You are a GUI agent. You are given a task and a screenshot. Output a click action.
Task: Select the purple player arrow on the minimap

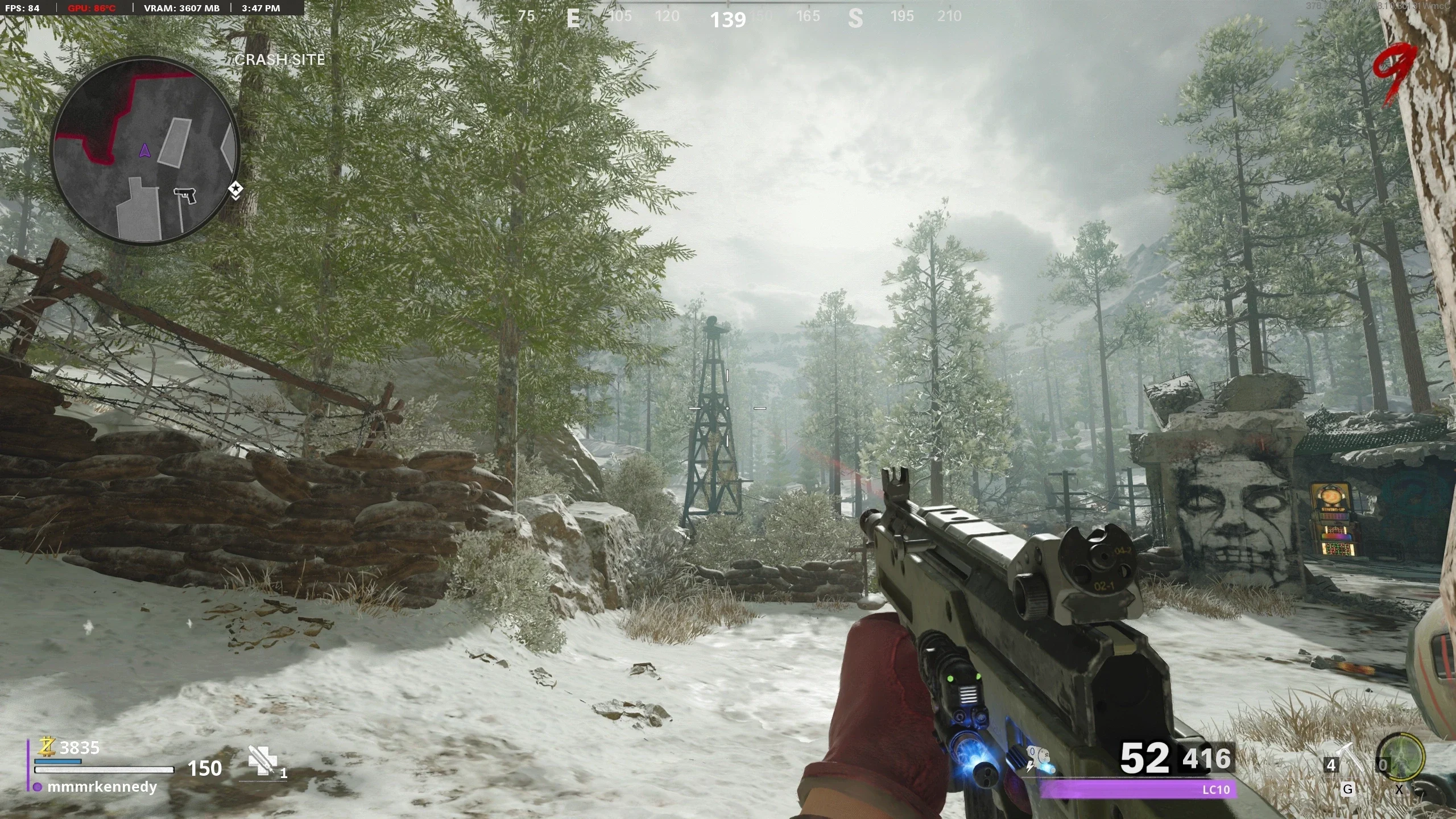click(144, 151)
